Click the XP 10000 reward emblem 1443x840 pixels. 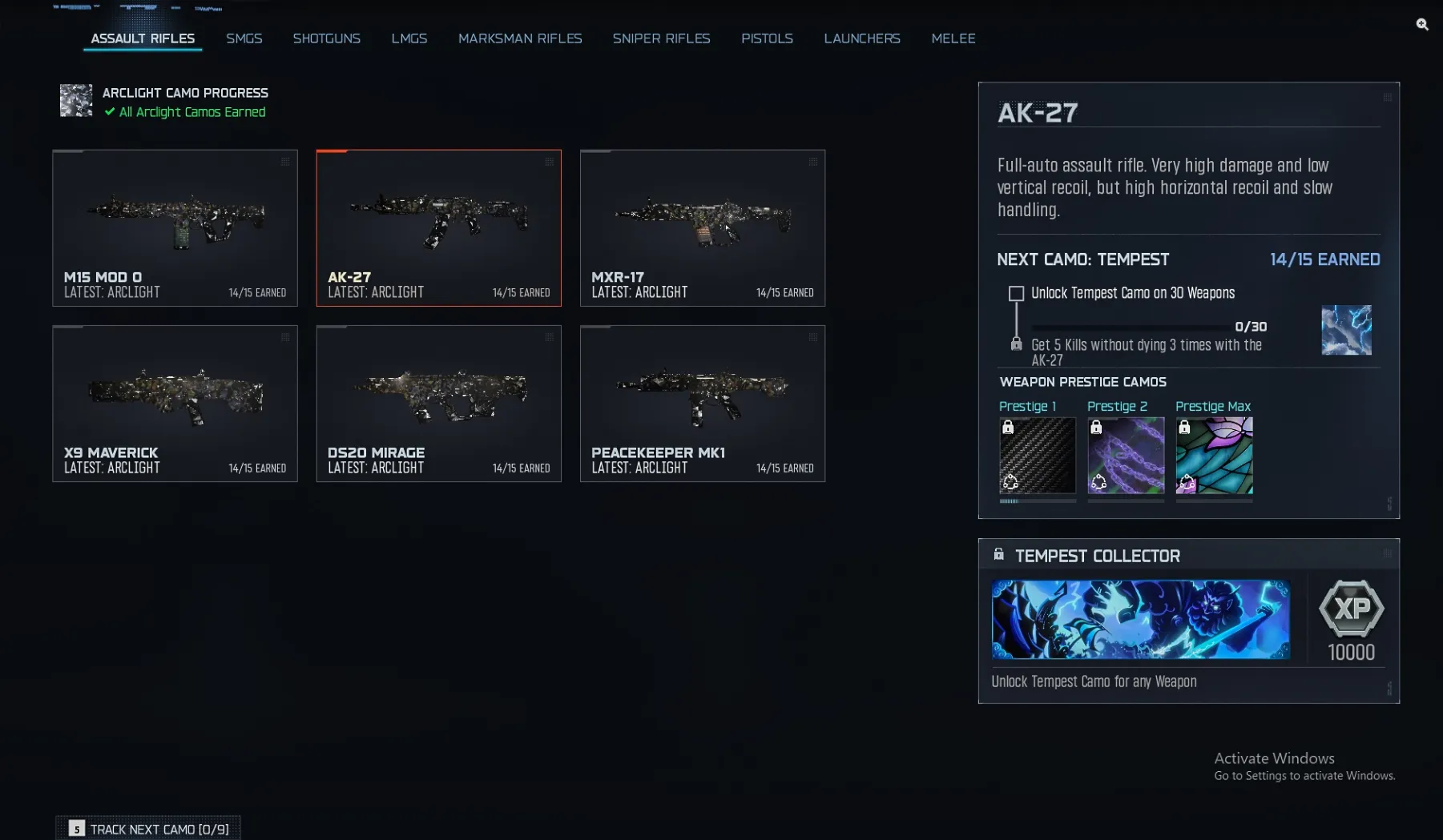click(x=1351, y=609)
